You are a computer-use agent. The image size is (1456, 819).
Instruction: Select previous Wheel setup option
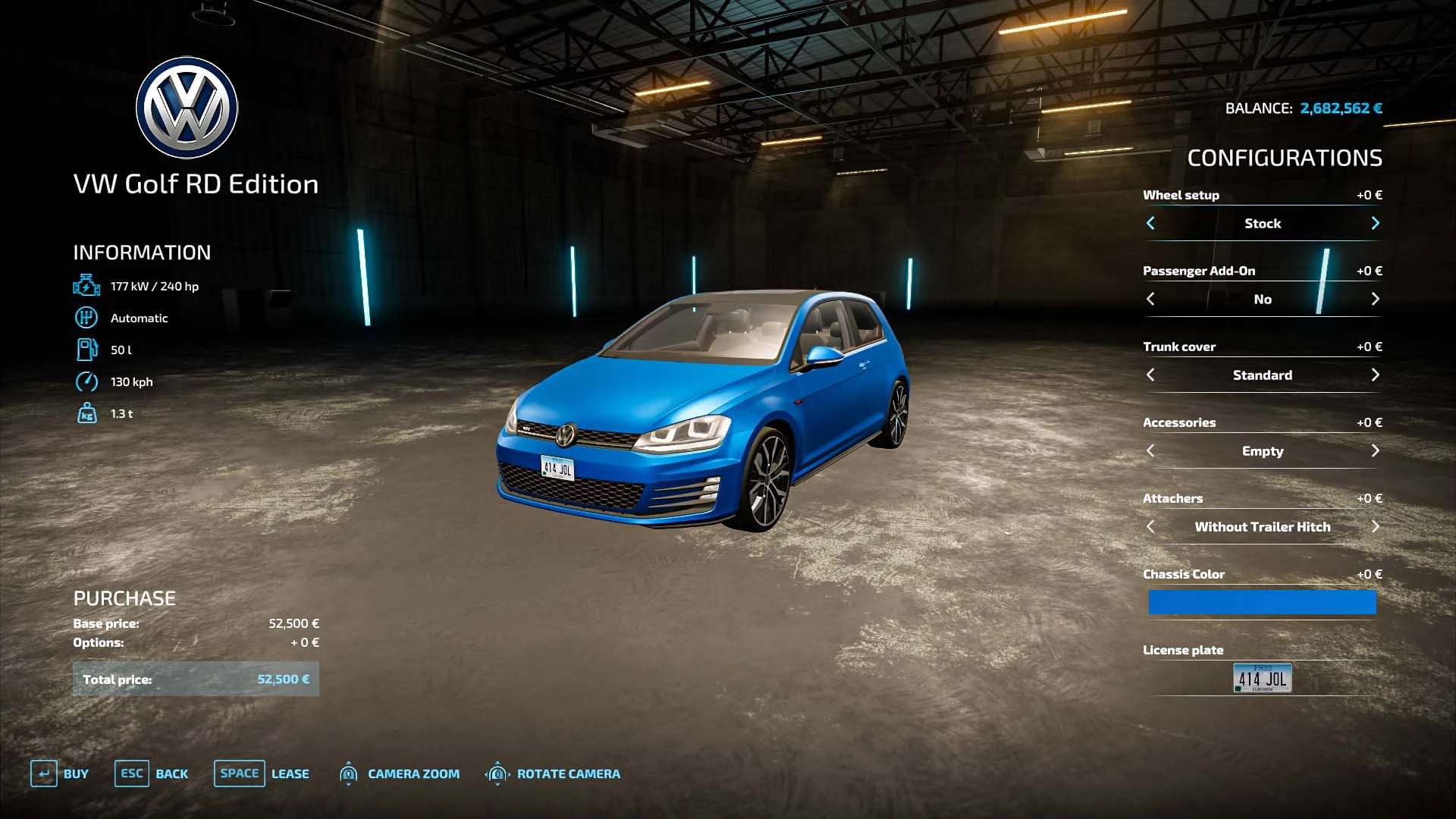[x=1150, y=223]
